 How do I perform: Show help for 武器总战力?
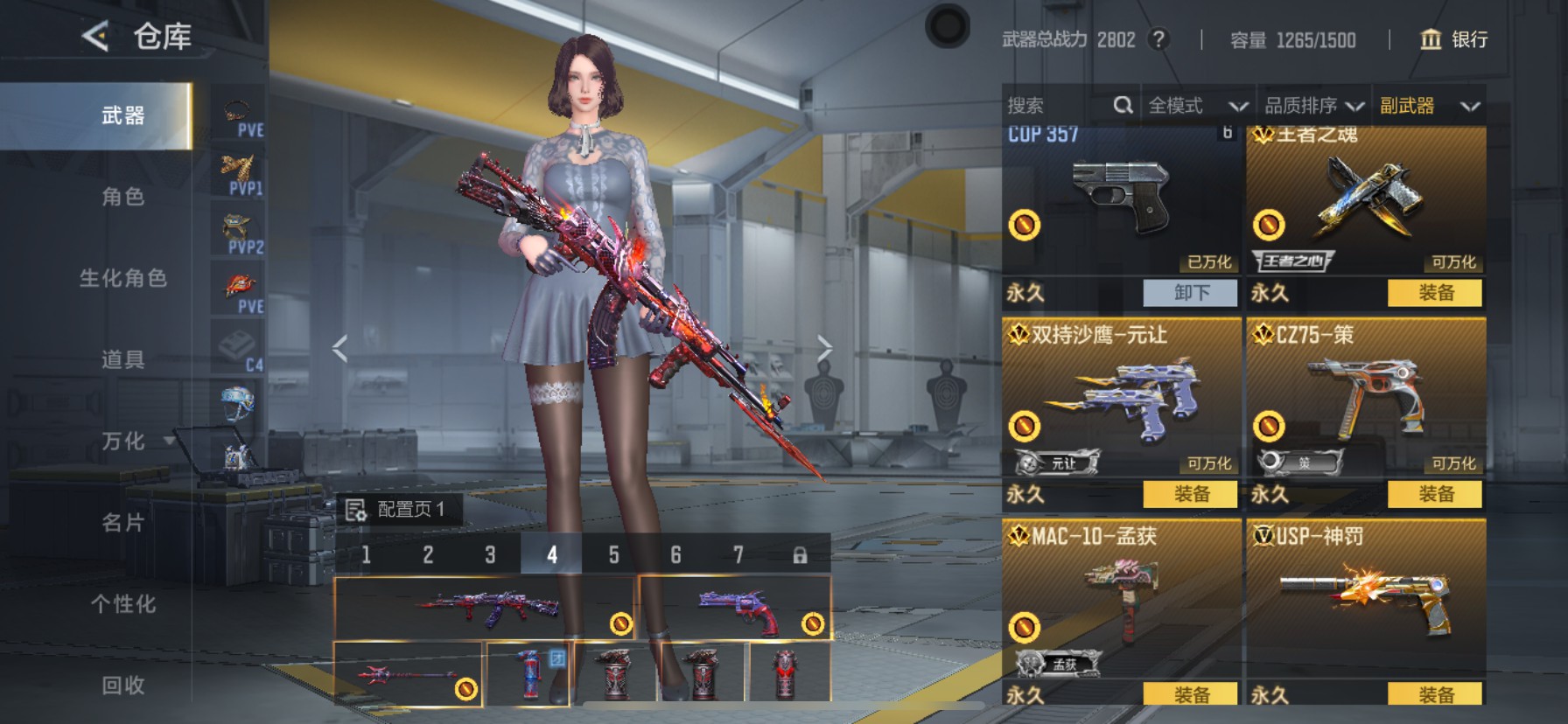1158,39
